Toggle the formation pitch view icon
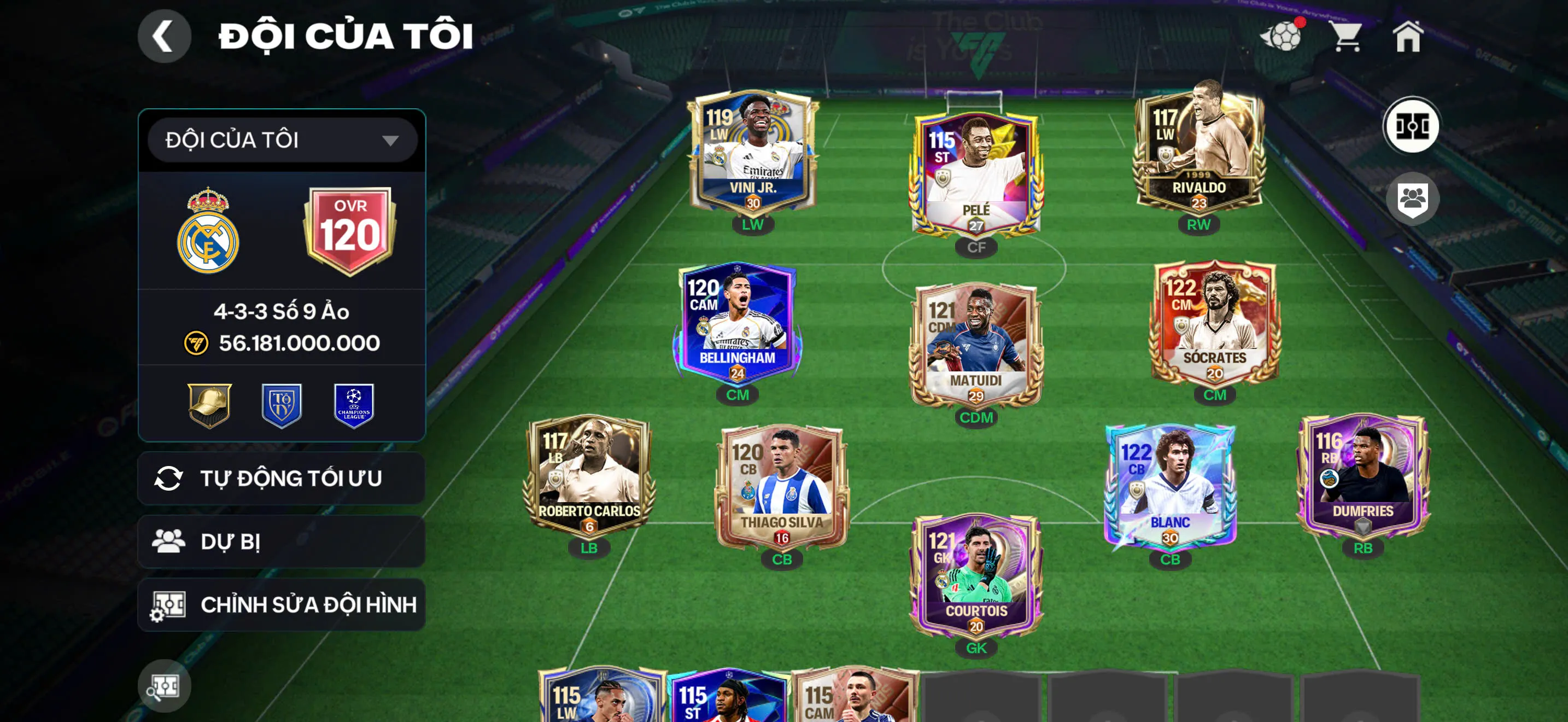The image size is (1568, 722). click(x=1412, y=127)
